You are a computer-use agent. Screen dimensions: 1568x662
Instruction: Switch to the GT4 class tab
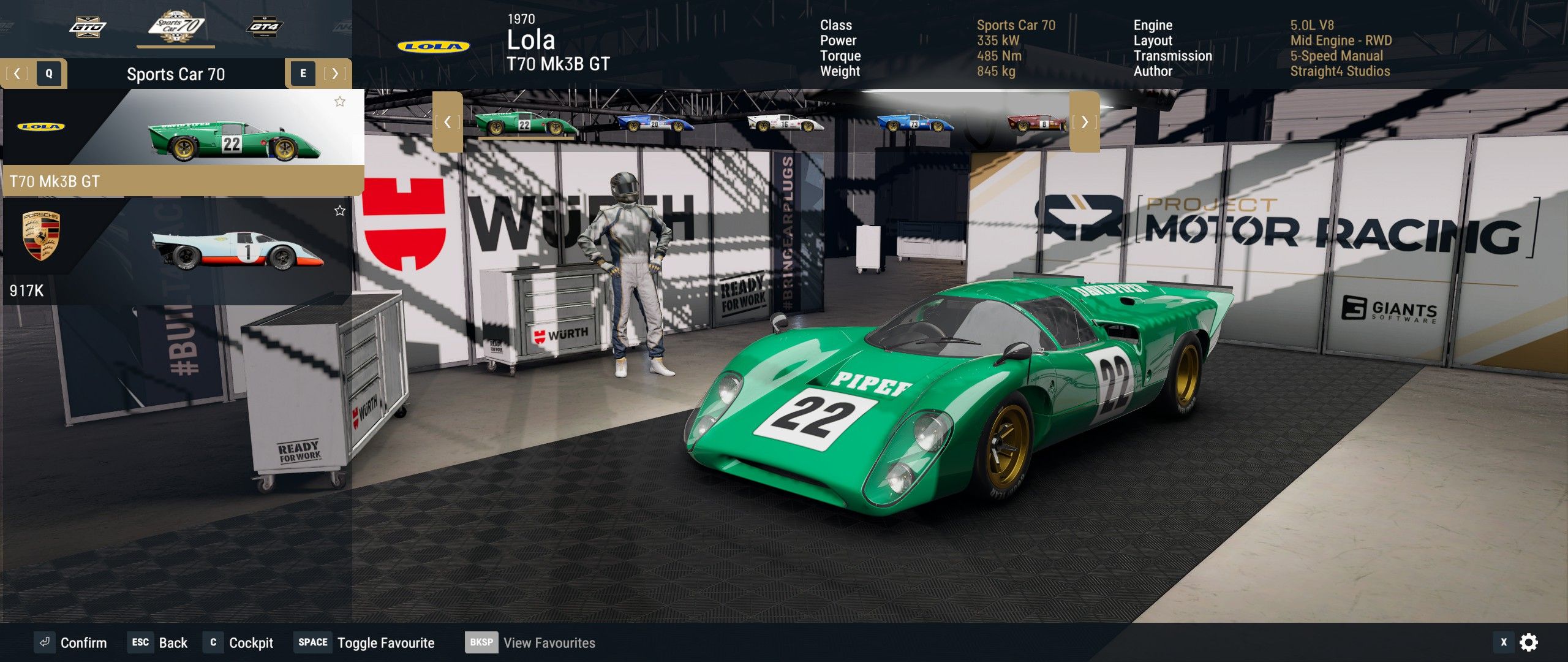(x=264, y=27)
